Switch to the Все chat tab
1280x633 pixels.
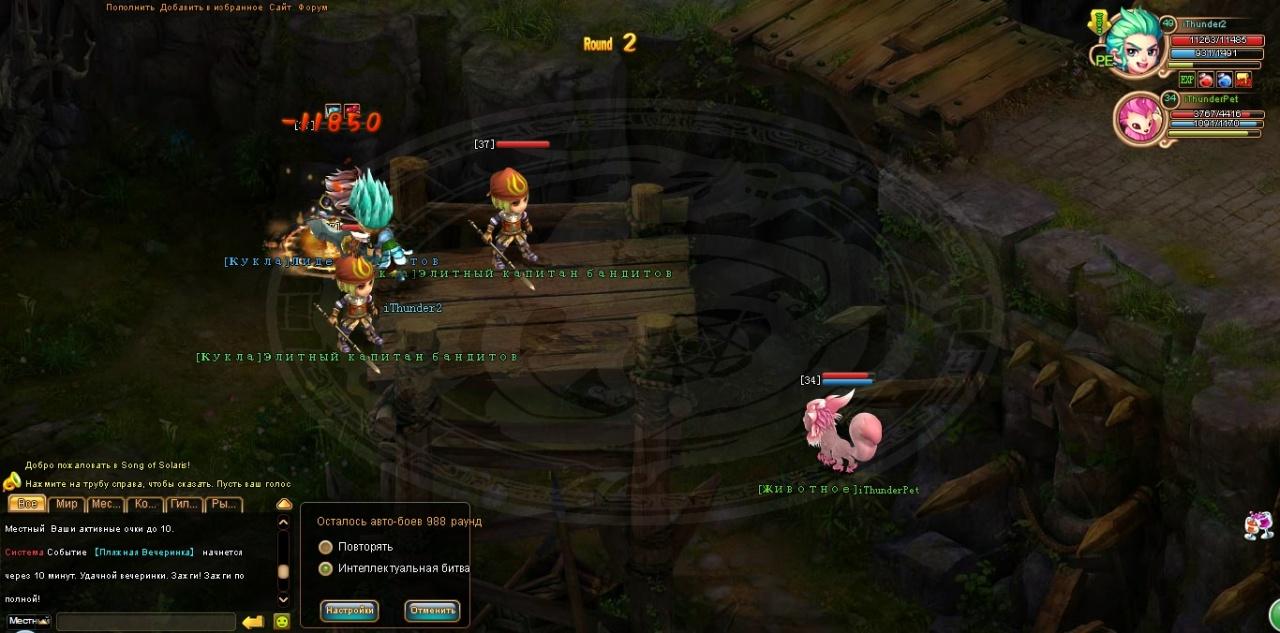(x=26, y=504)
